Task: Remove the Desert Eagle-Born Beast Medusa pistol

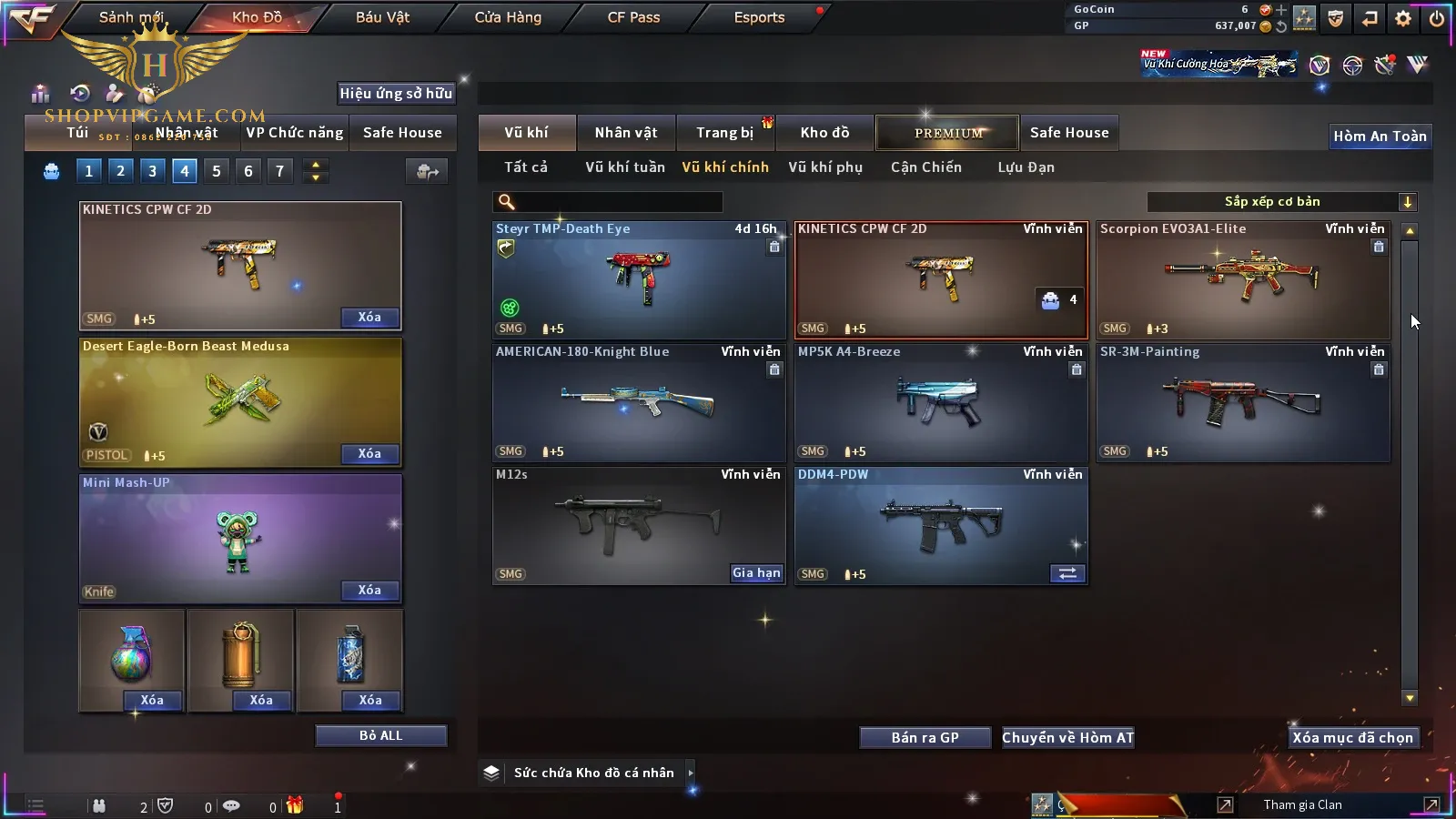Action: point(369,454)
